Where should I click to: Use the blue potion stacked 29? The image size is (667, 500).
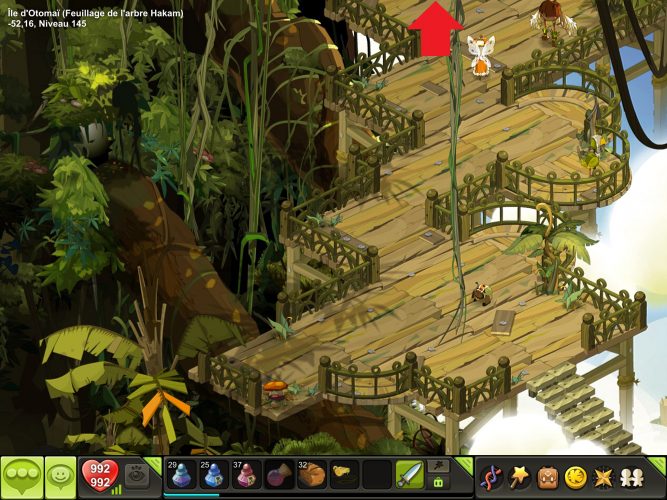coord(179,475)
